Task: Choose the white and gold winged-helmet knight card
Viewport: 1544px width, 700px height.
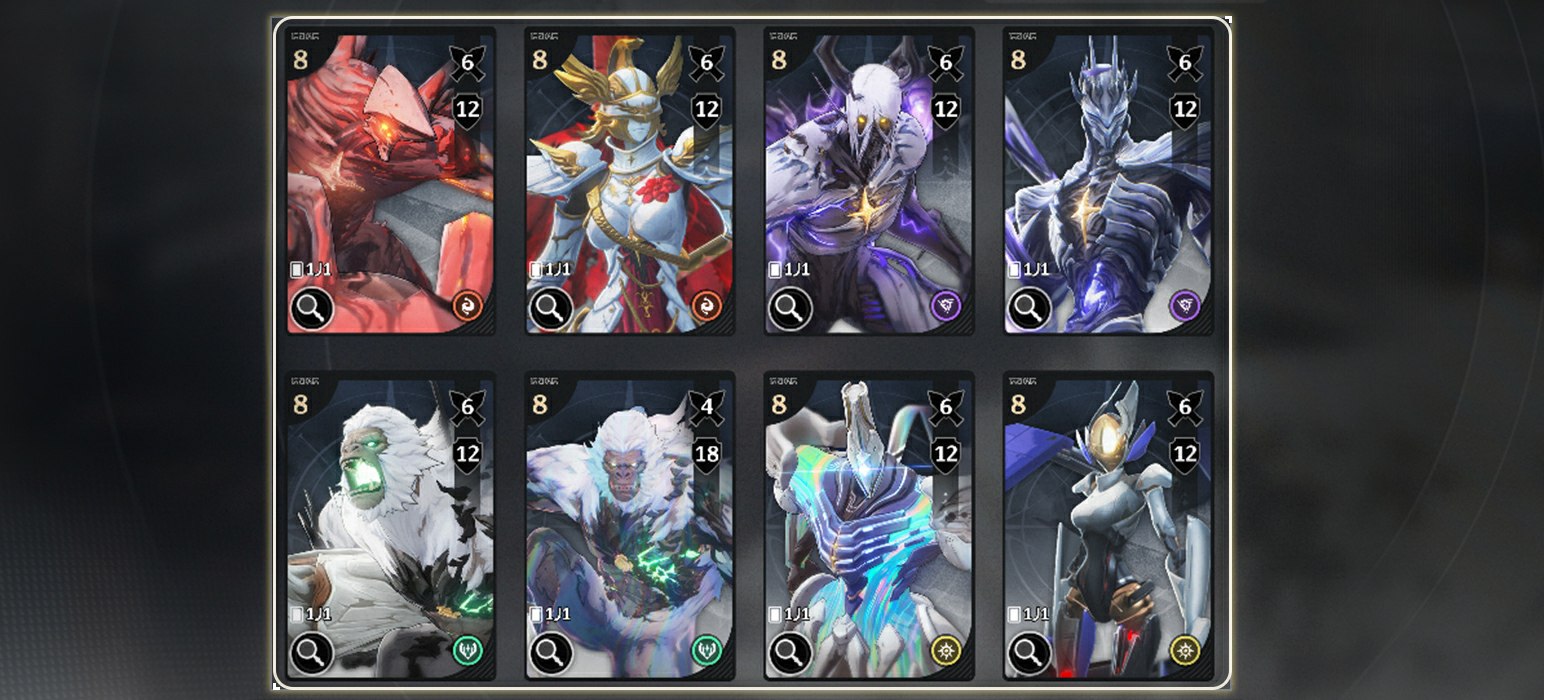Action: [x=629, y=180]
